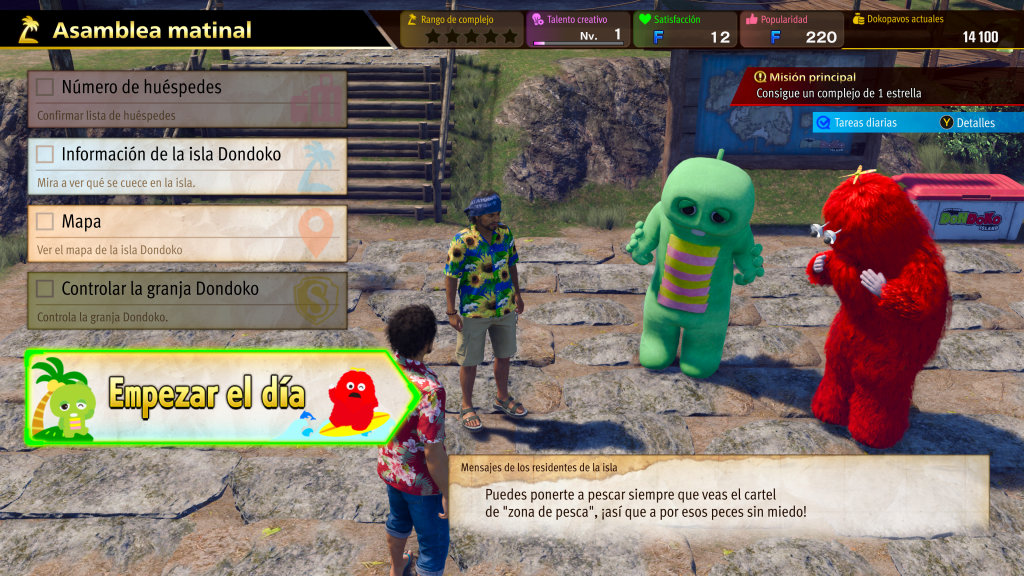
Task: Open the Número de huéspedes entry
Action: click(x=187, y=98)
